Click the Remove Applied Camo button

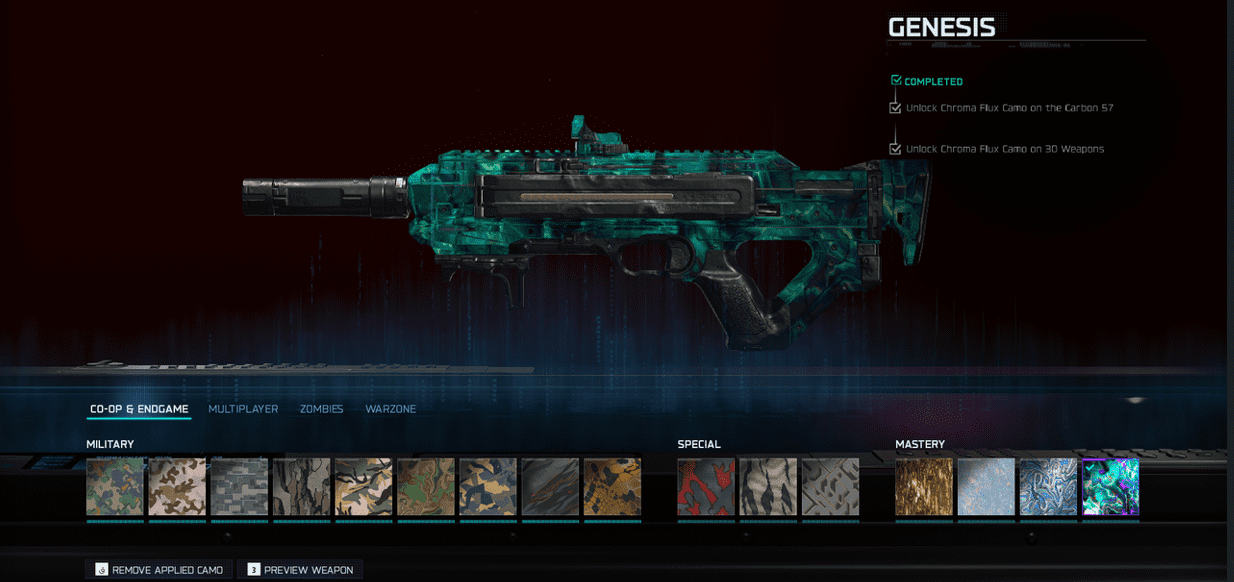pos(159,570)
